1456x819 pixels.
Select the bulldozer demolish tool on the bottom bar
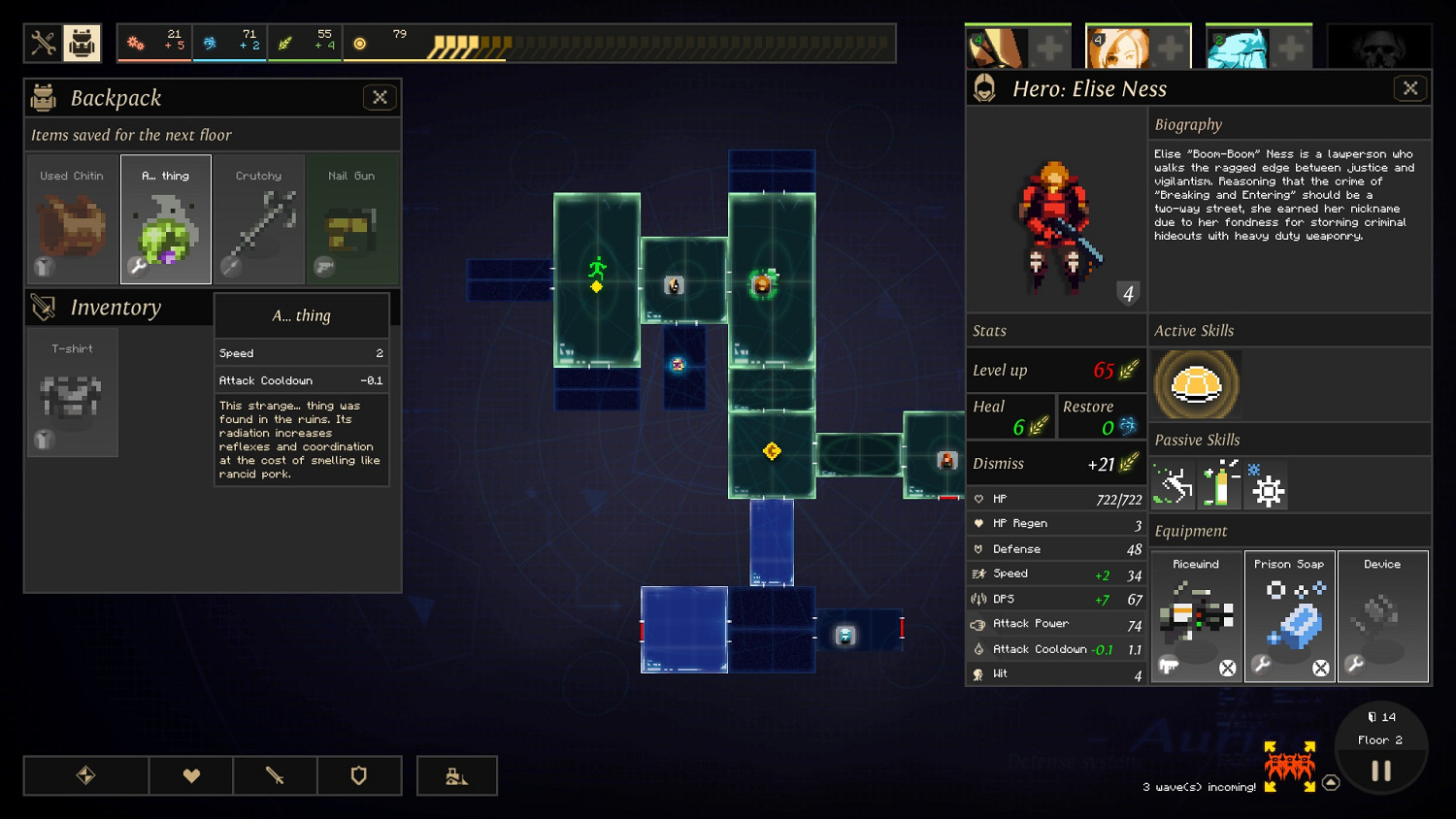tap(456, 775)
